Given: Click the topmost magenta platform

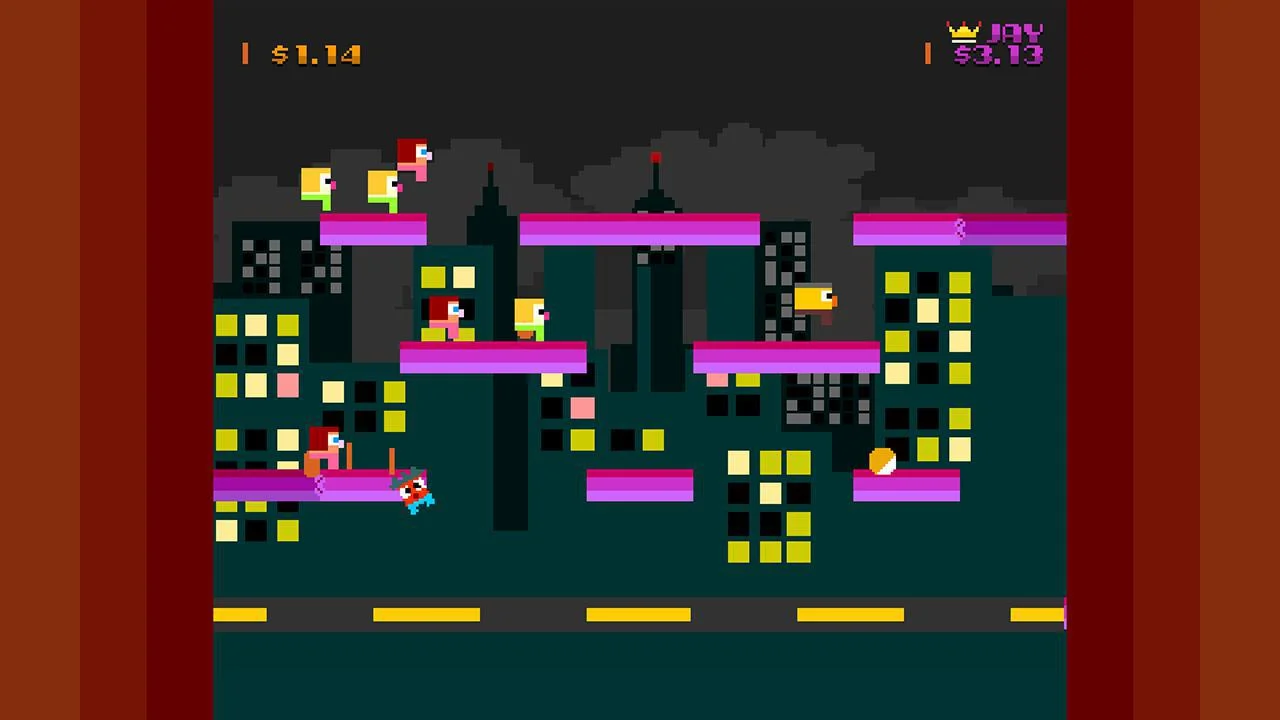Looking at the screenshot, I should 640,230.
